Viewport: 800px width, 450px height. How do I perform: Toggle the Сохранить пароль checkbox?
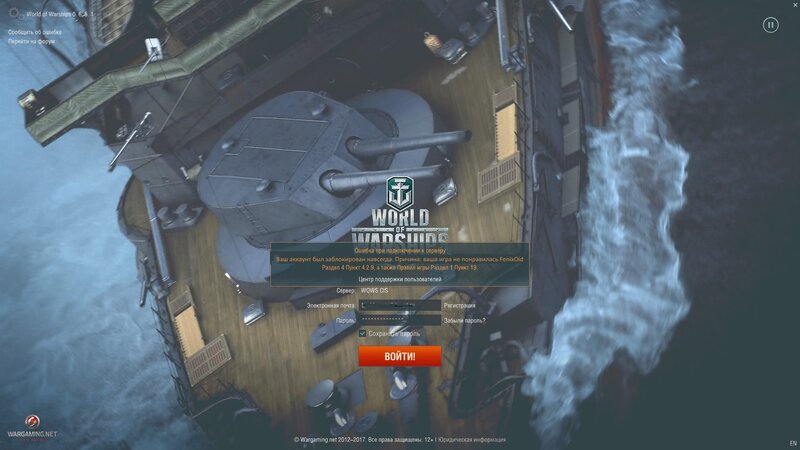coord(363,333)
